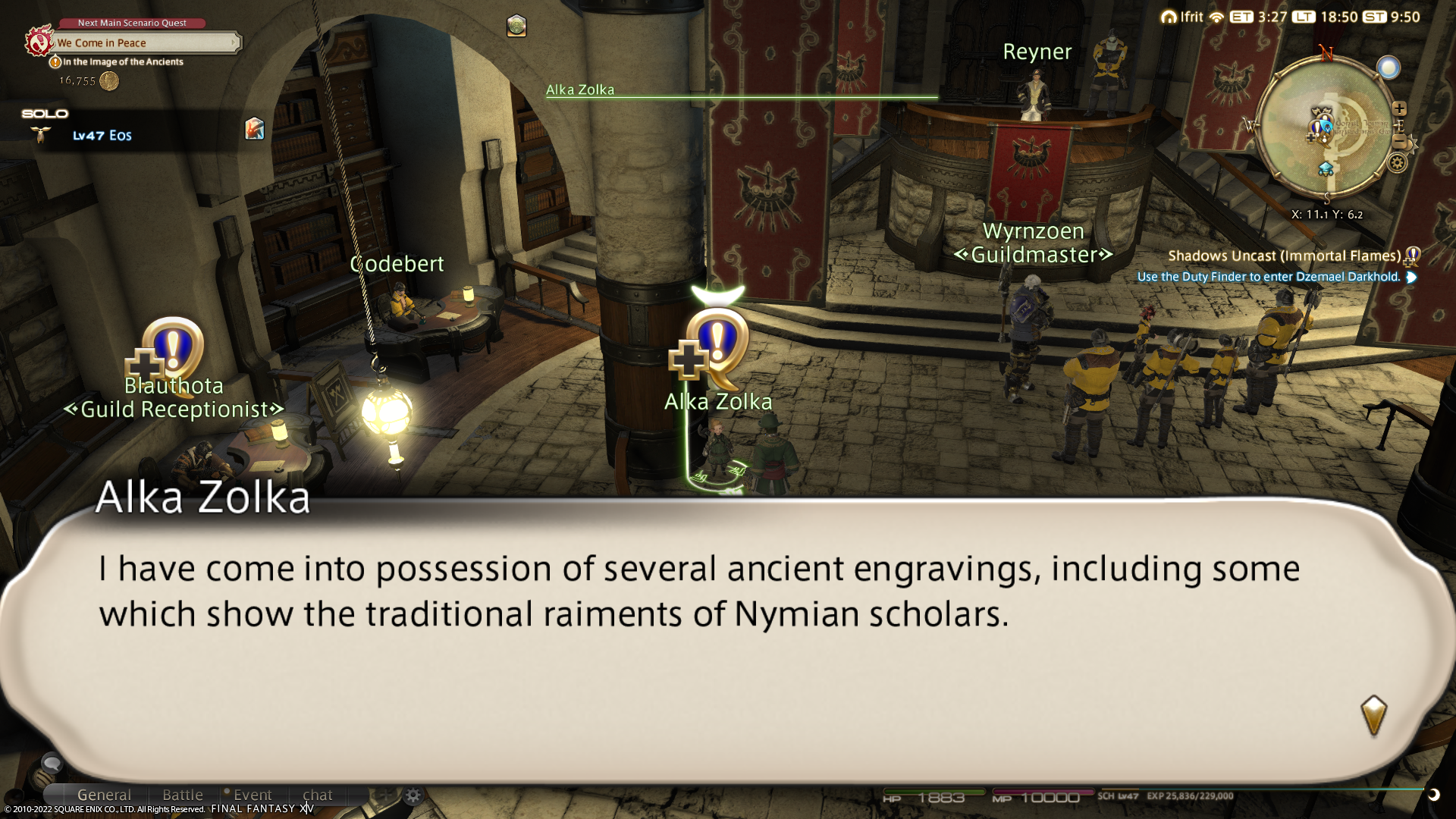Select the Shadows Uncast (Immortal Flames) duty entry
1456x819 pixels.
tap(1284, 256)
